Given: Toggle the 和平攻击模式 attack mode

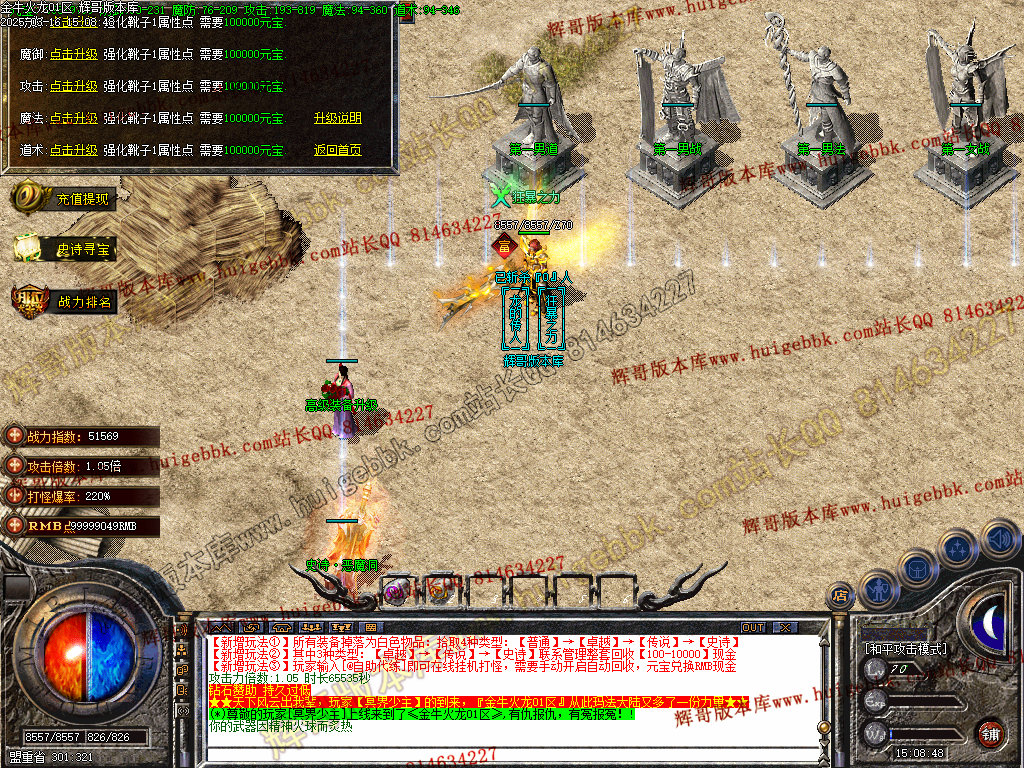Looking at the screenshot, I should tap(905, 648).
